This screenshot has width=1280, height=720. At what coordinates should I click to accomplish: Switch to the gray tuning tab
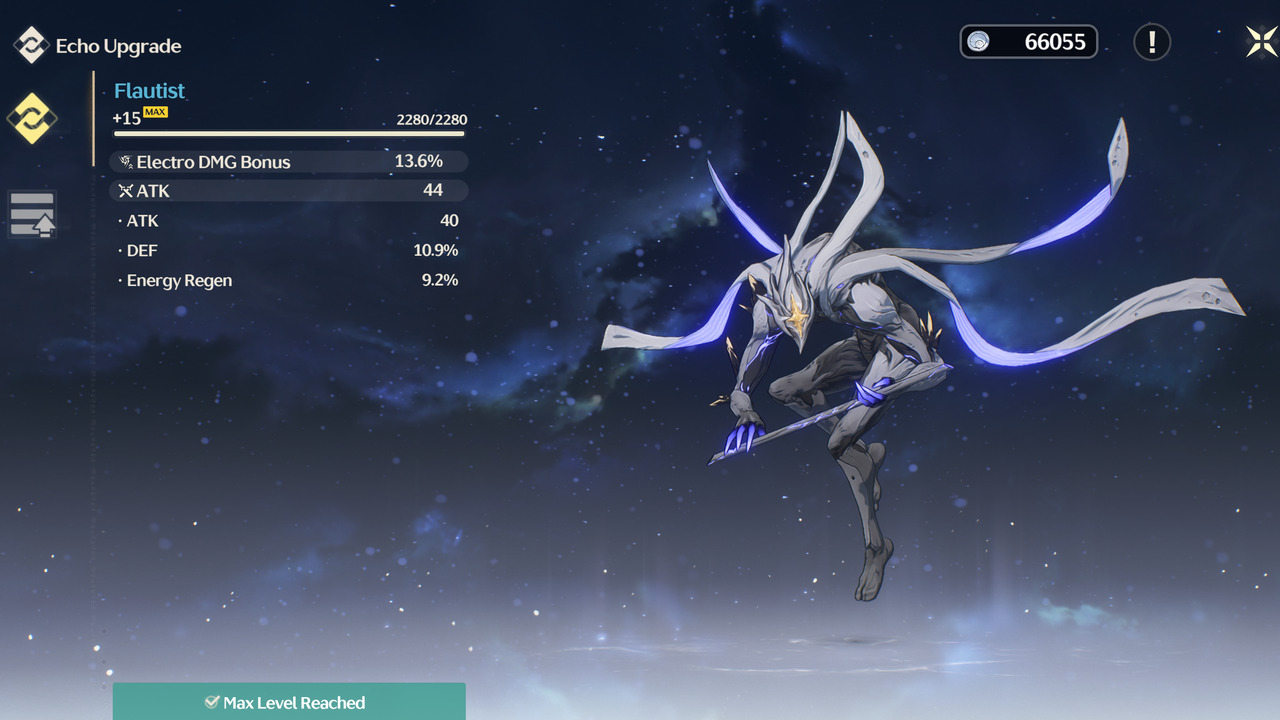tap(32, 215)
